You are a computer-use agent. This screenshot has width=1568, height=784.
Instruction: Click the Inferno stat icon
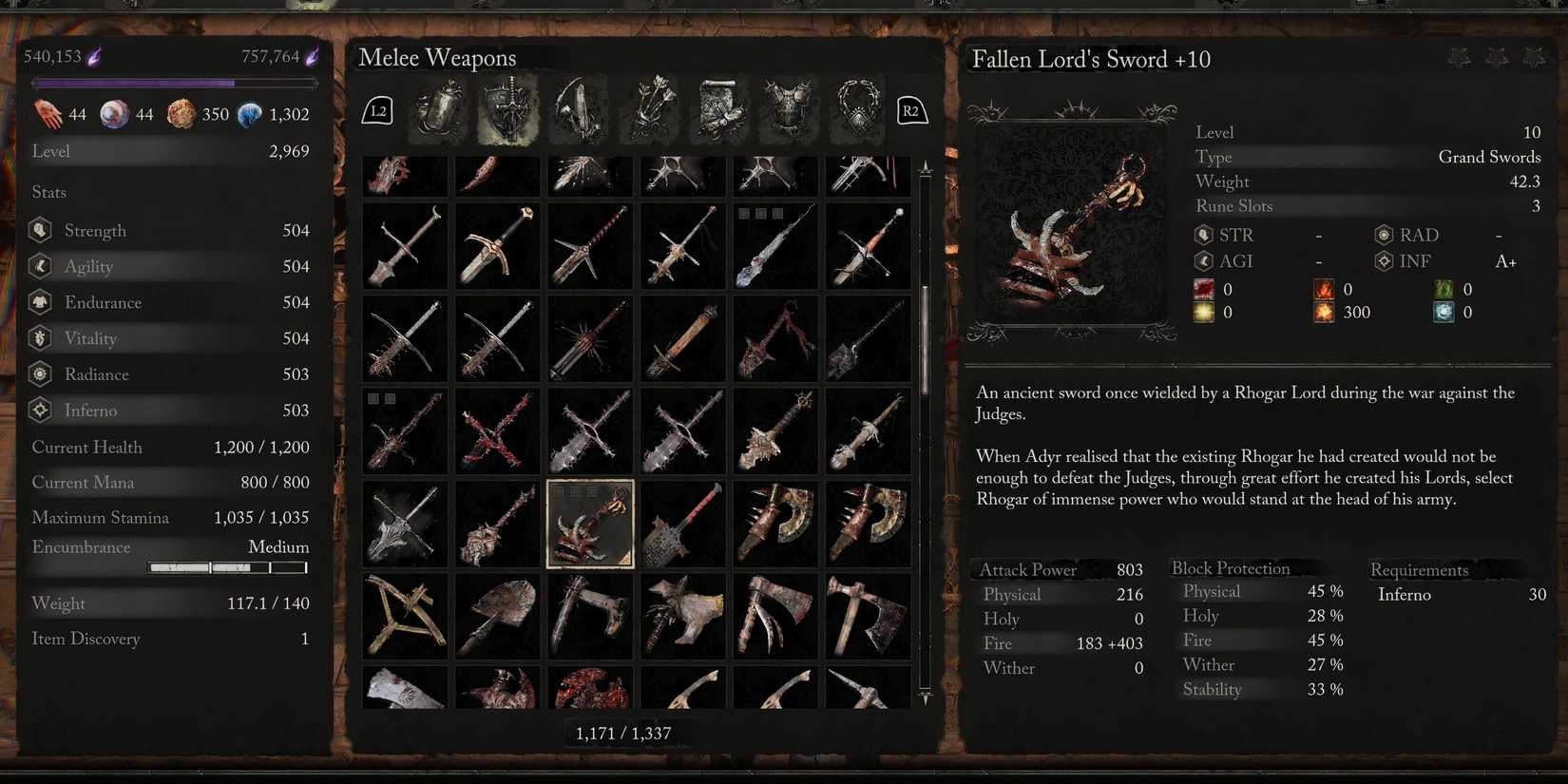coord(39,410)
